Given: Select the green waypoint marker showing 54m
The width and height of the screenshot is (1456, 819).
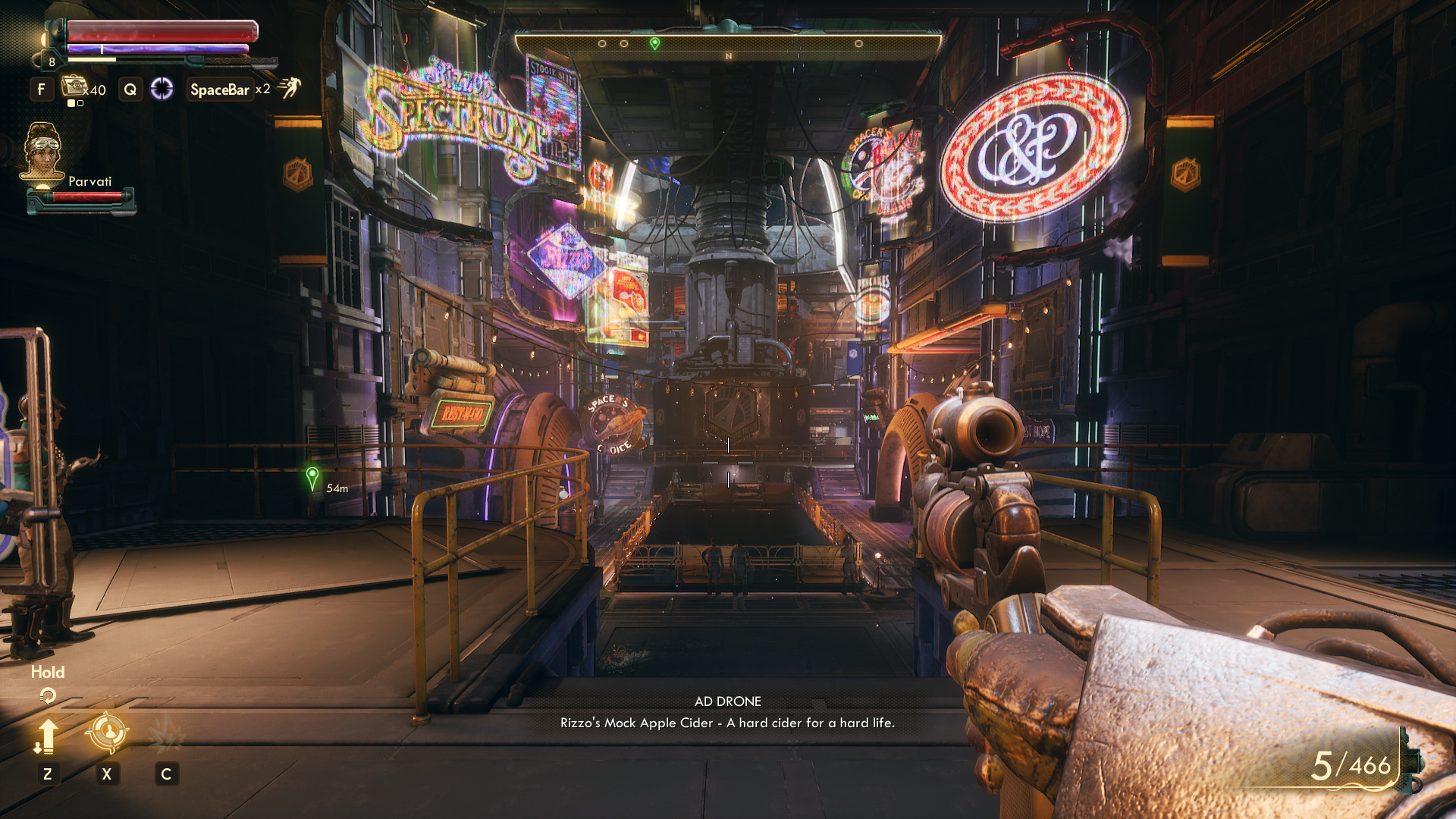Looking at the screenshot, I should point(312,479).
